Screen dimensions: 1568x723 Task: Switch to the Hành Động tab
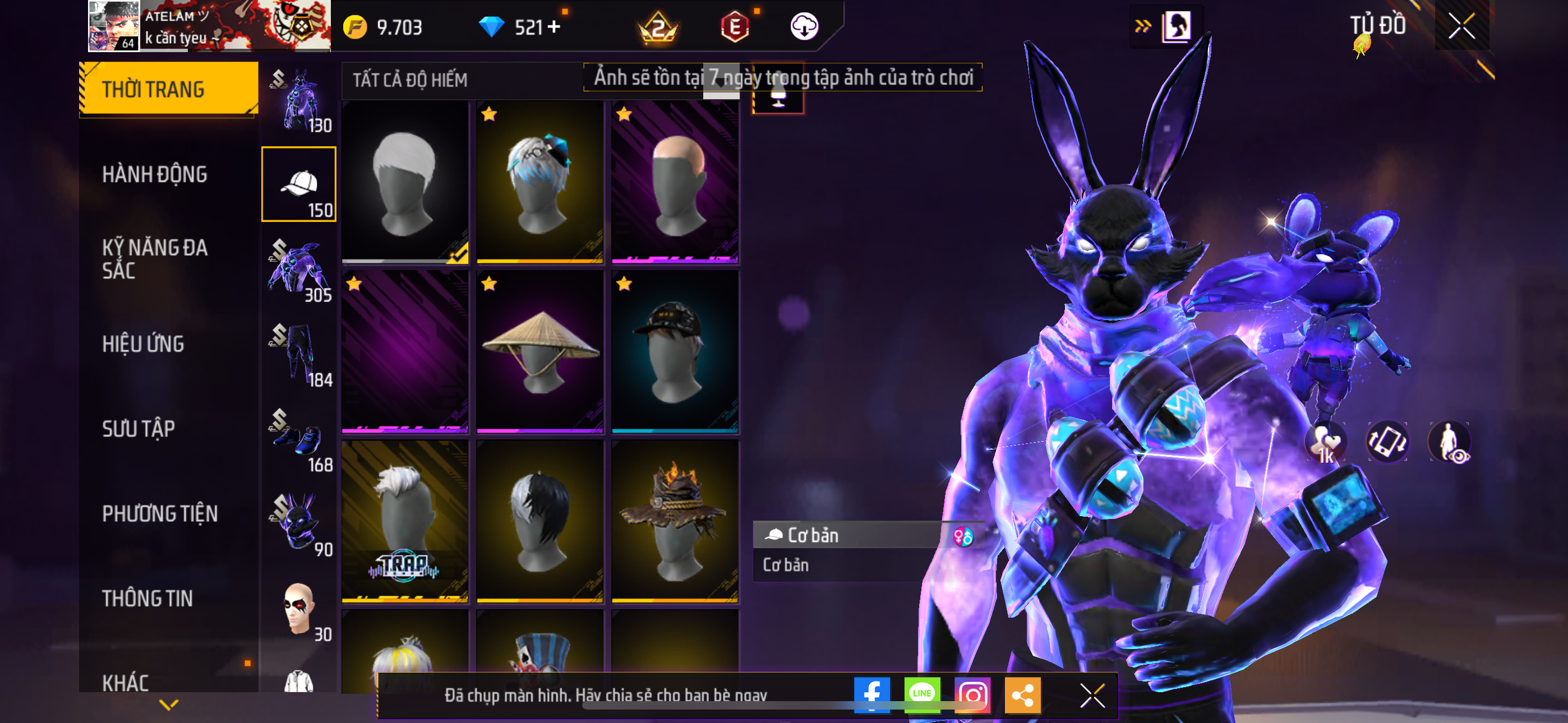click(155, 175)
